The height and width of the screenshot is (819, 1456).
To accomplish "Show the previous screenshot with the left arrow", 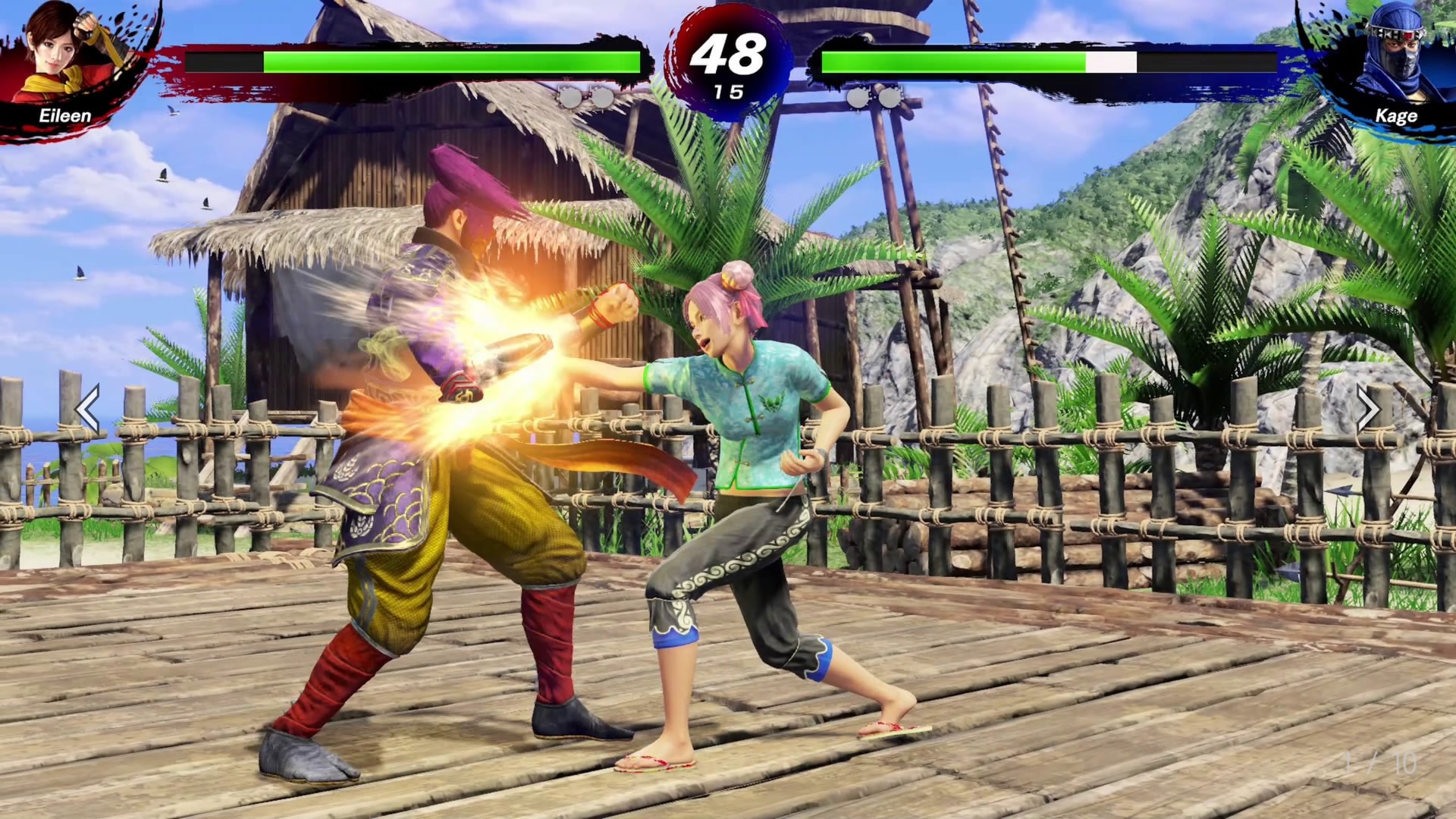I will [x=88, y=409].
